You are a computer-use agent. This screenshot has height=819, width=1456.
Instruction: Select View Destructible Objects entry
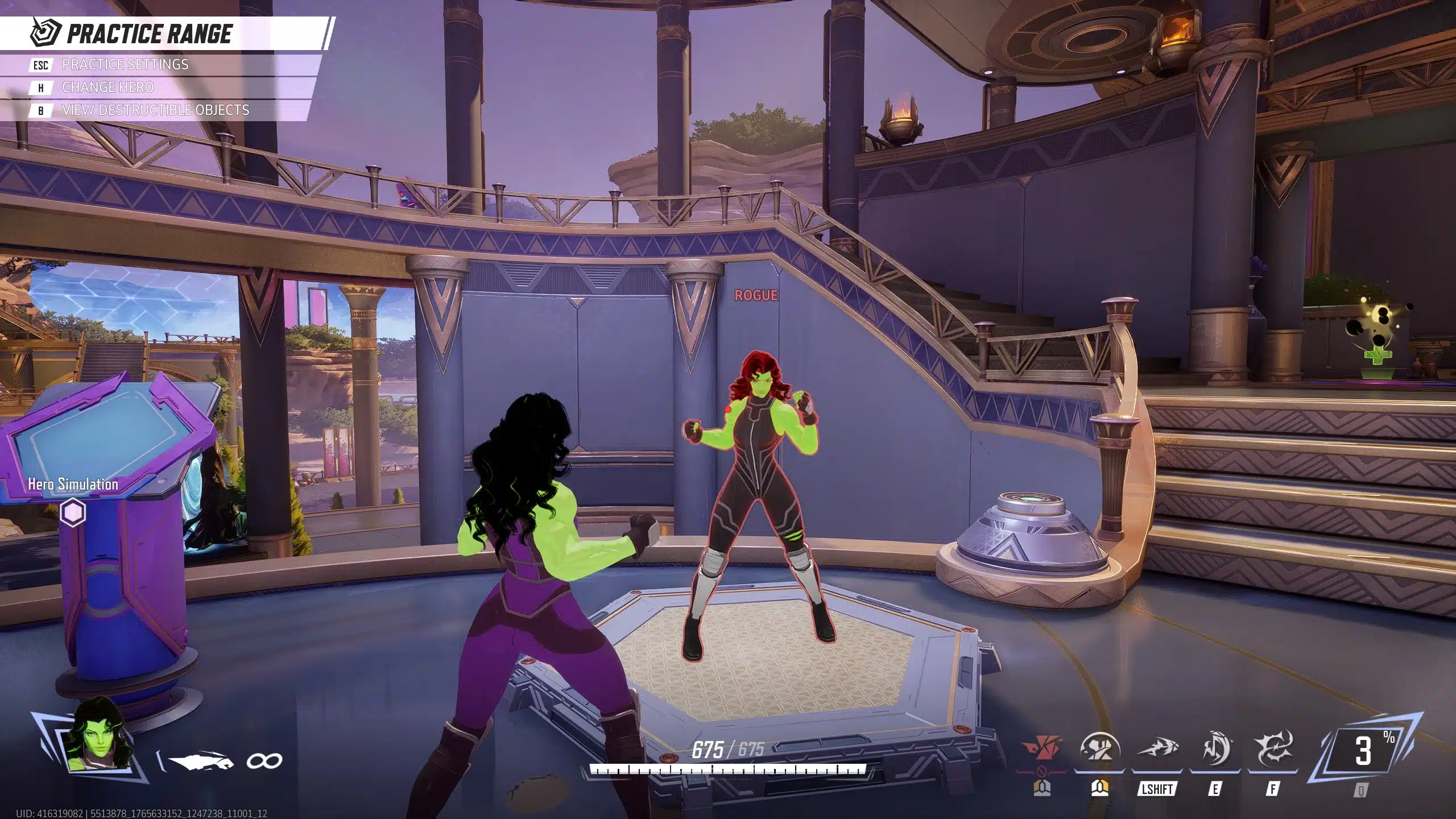155,110
